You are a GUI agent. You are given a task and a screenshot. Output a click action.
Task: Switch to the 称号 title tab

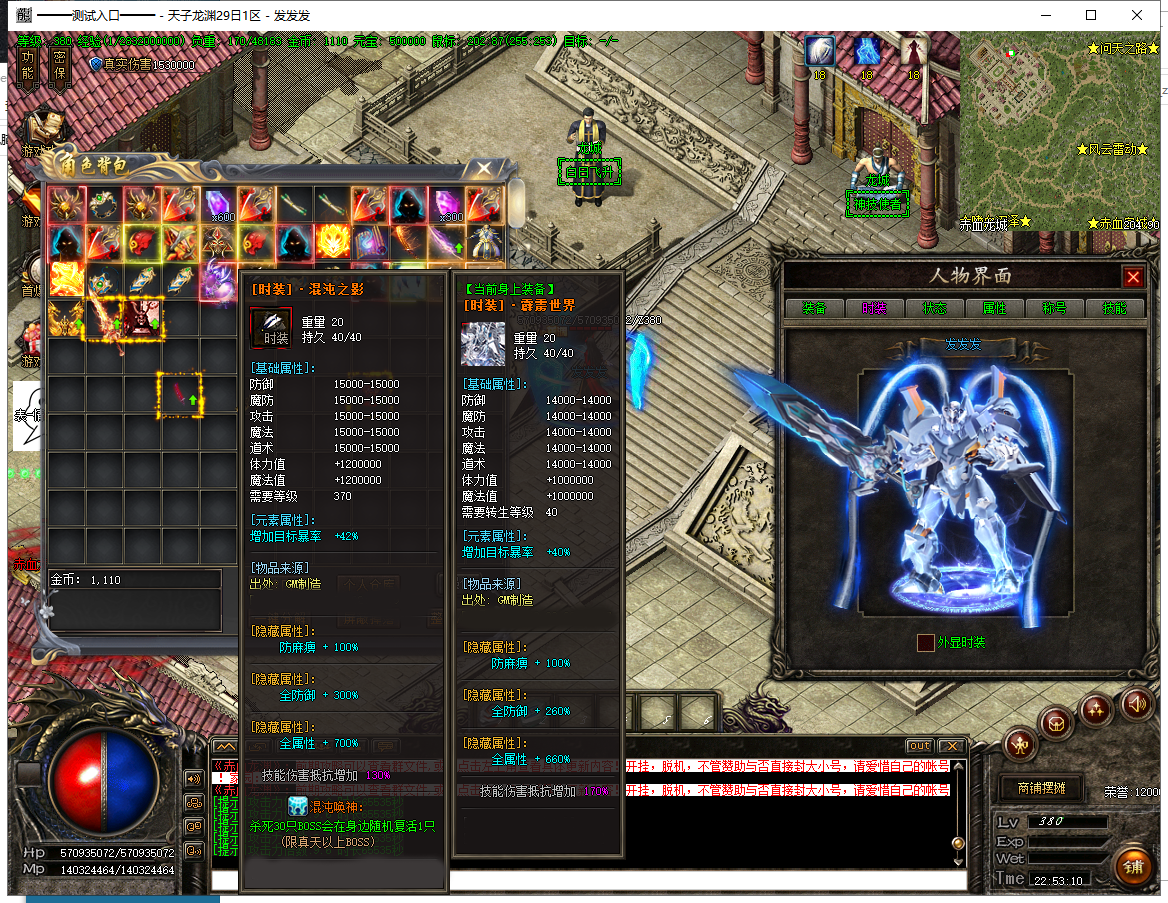point(1054,308)
